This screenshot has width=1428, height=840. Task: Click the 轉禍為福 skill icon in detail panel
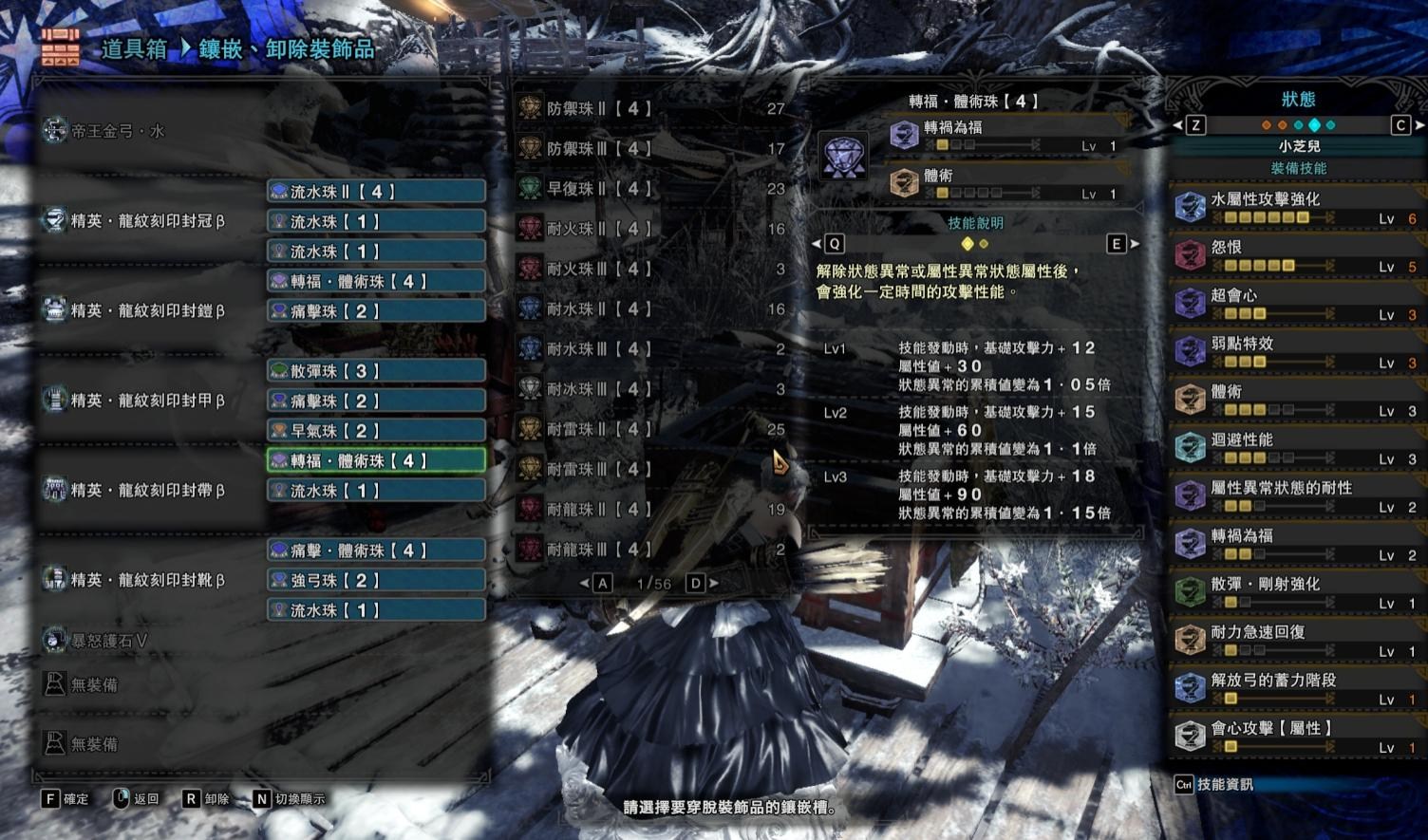click(x=905, y=133)
